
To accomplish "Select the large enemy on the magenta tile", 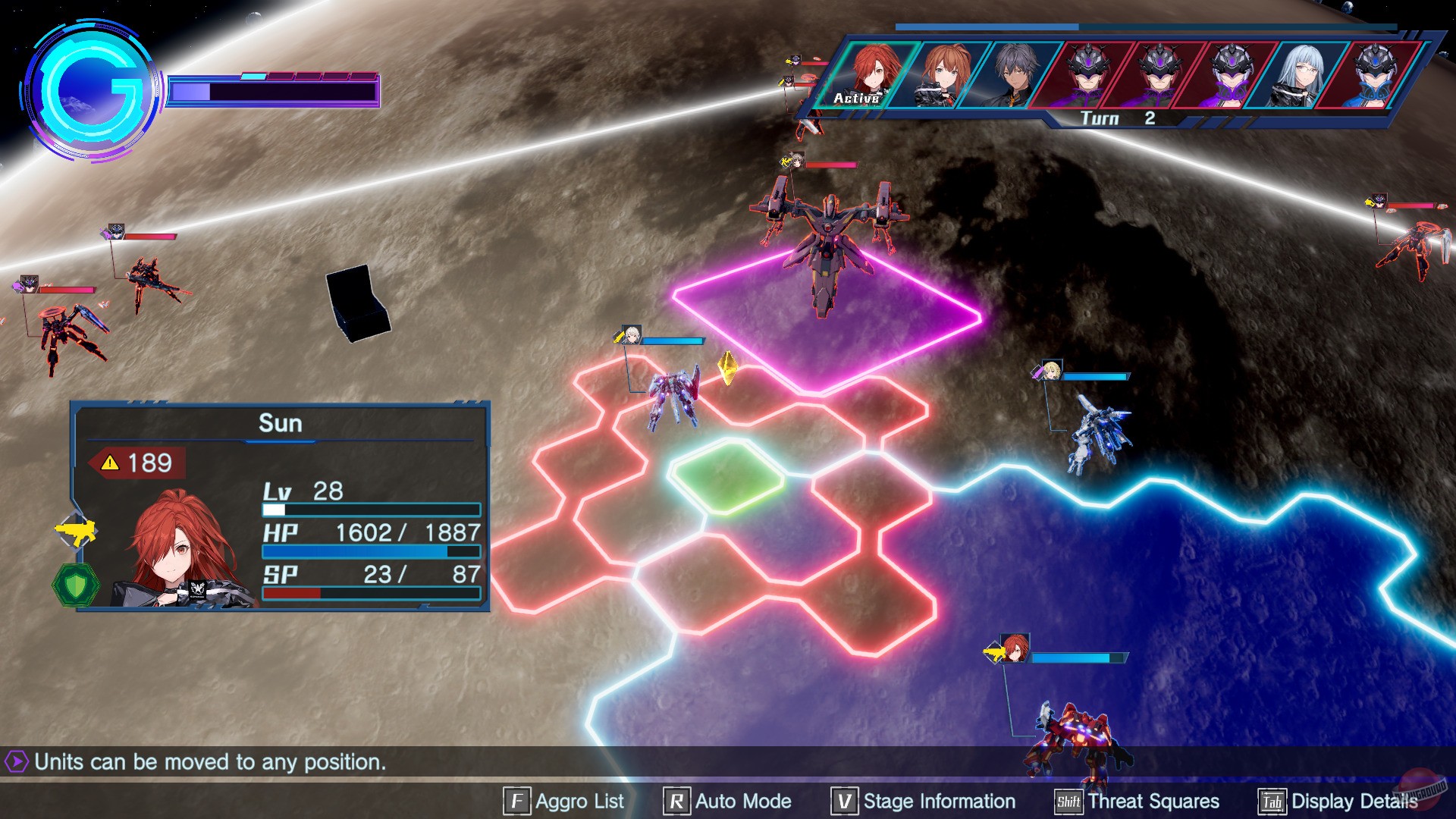I will pos(828,243).
